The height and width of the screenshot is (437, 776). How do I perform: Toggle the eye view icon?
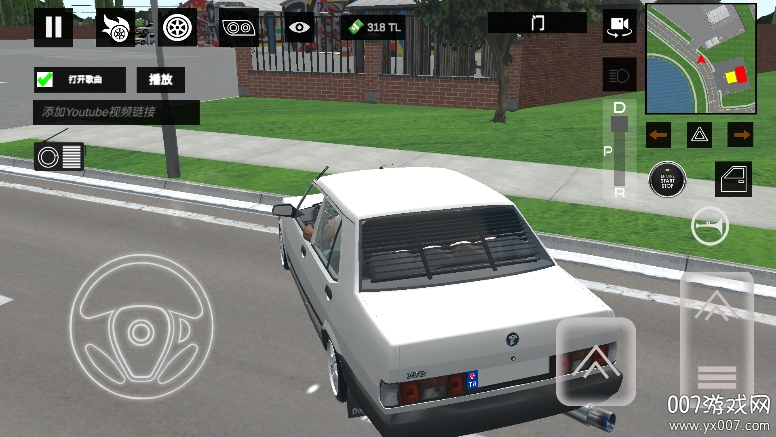tap(298, 27)
